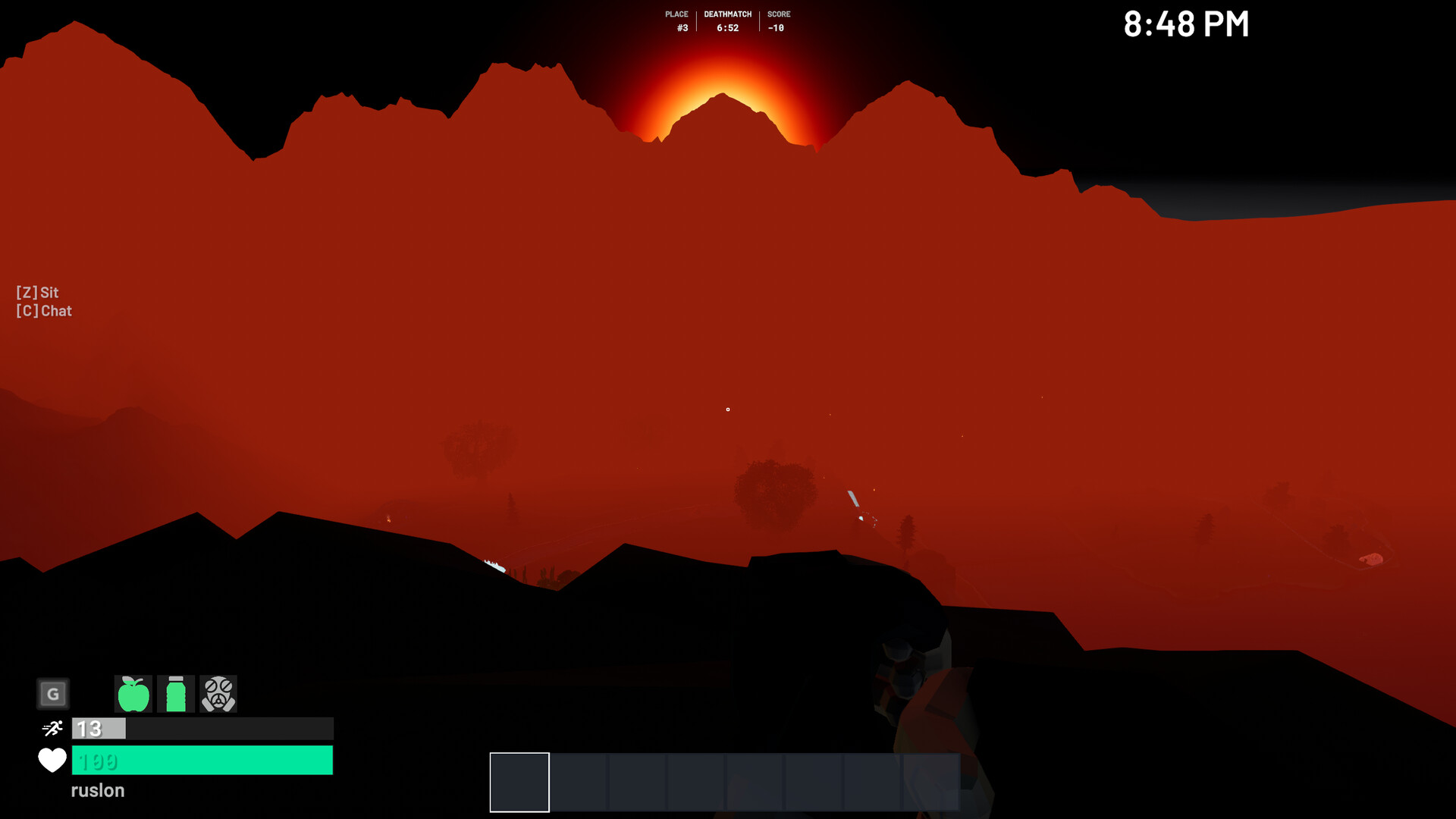Toggle the gas mask on or off
This screenshot has height=819, width=1456.
218,693
